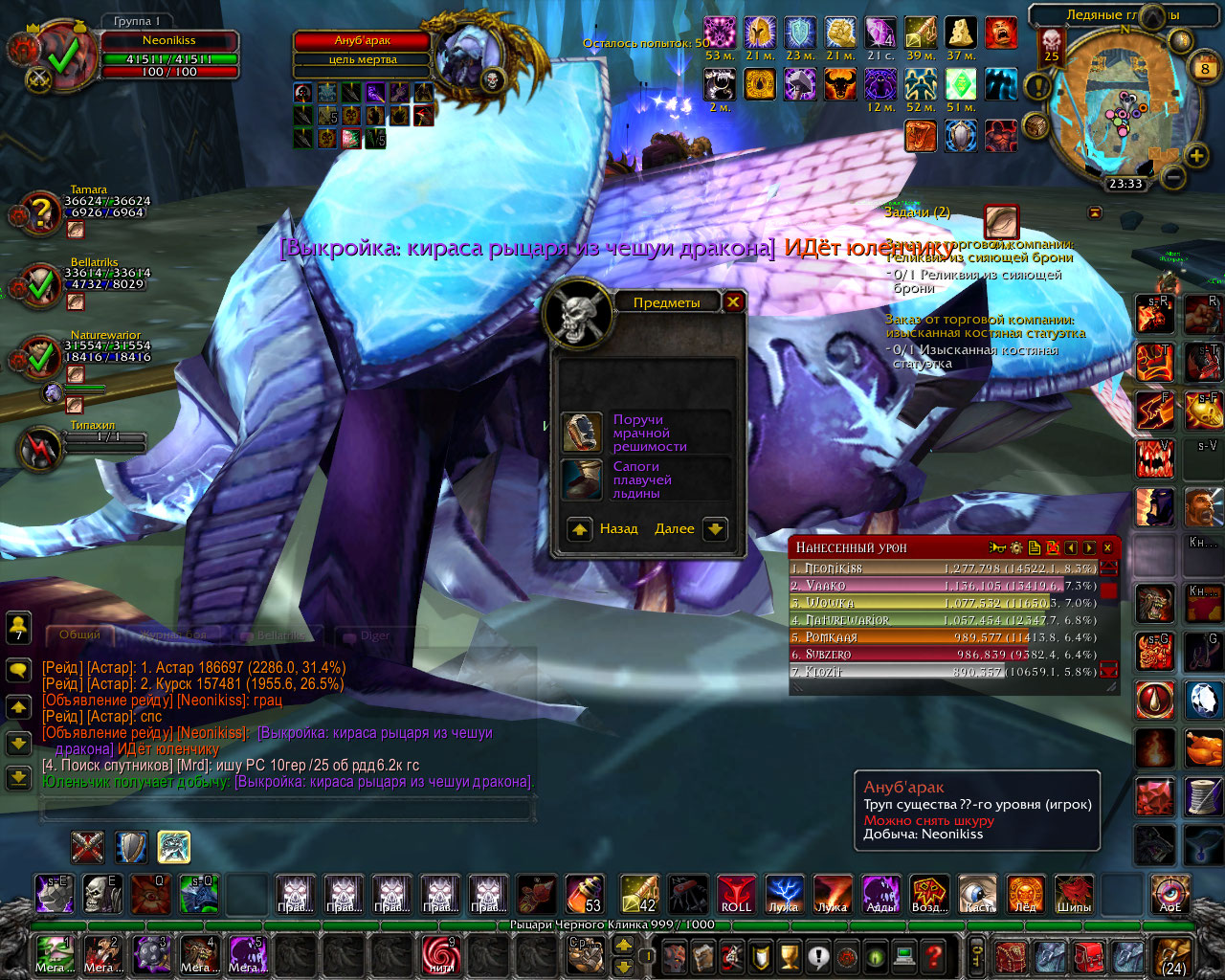Open the main backpack showing 24 slots
Viewport: 1225px width, 980px height.
pyautogui.click(x=1173, y=955)
